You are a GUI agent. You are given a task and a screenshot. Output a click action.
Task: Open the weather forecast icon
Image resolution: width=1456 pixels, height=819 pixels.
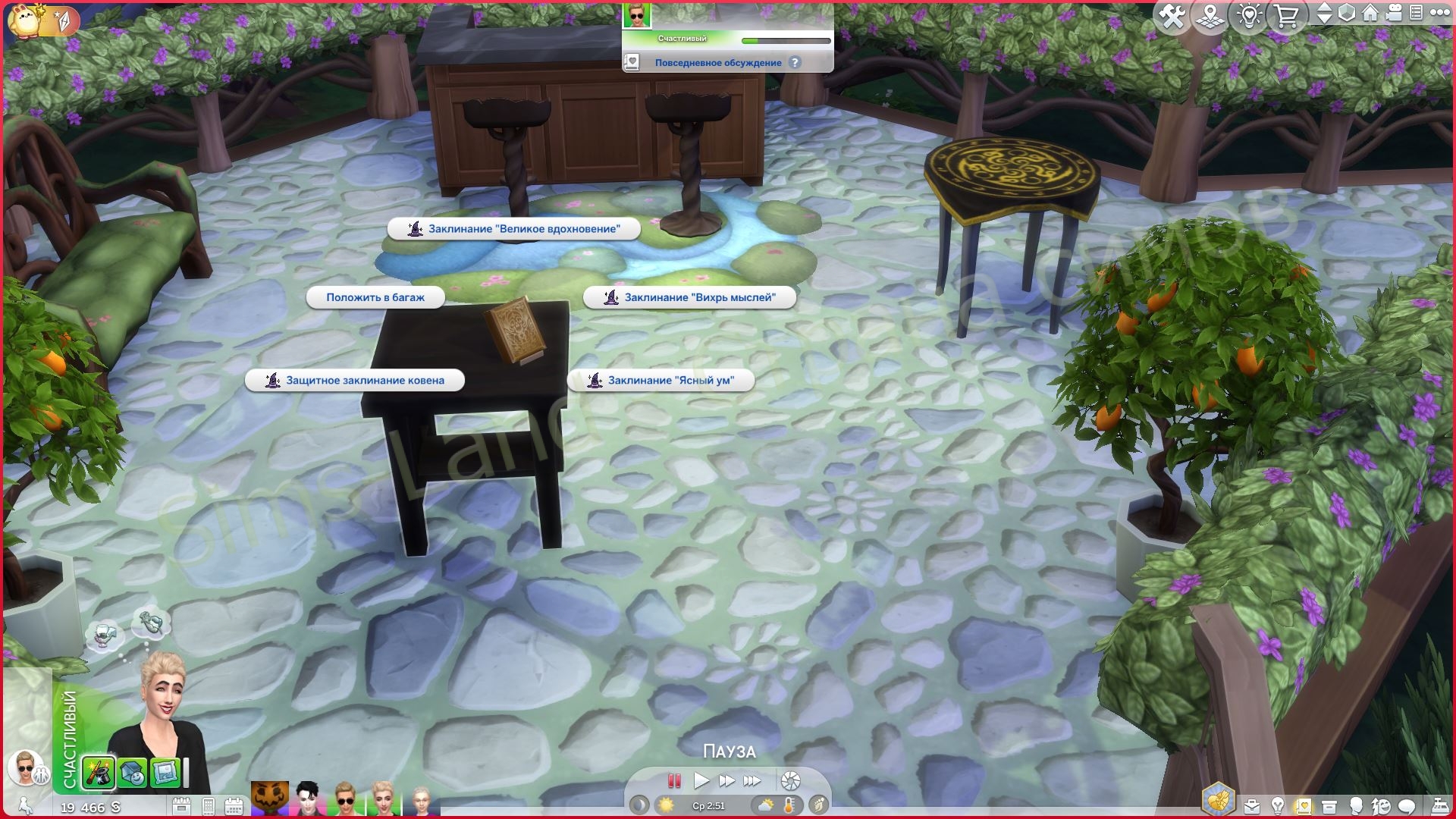[766, 805]
